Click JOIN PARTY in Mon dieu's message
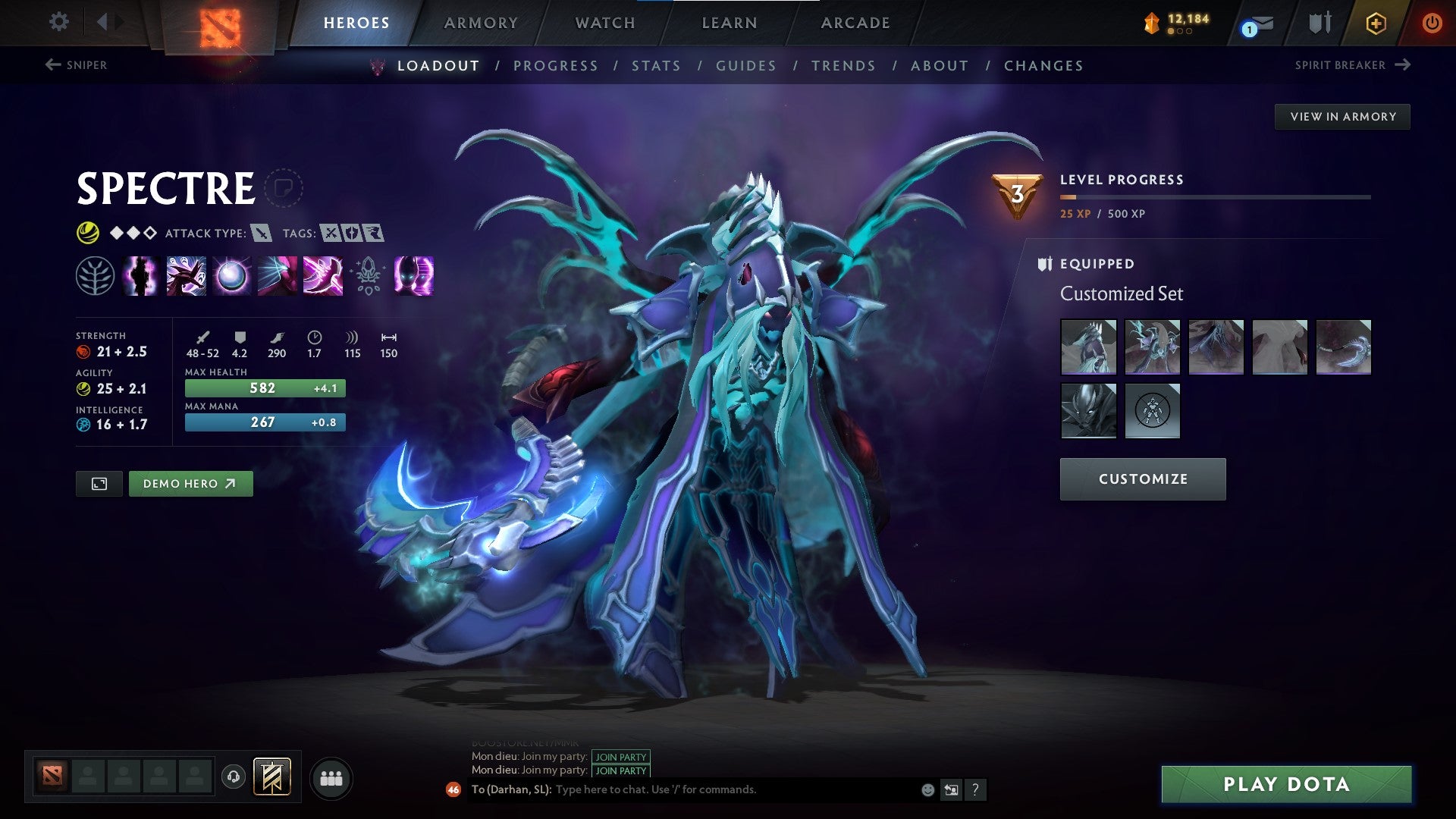 [x=620, y=757]
